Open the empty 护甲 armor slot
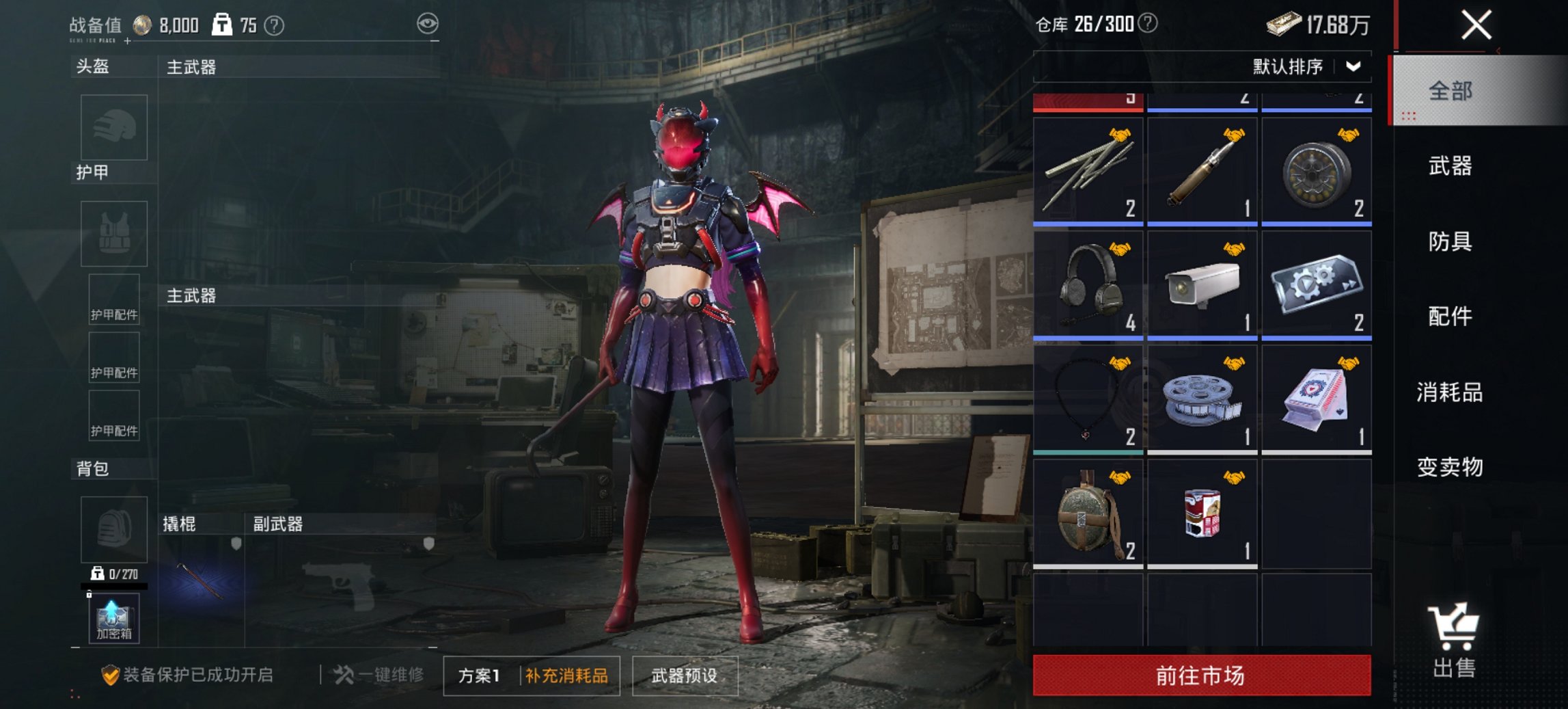 pos(113,233)
